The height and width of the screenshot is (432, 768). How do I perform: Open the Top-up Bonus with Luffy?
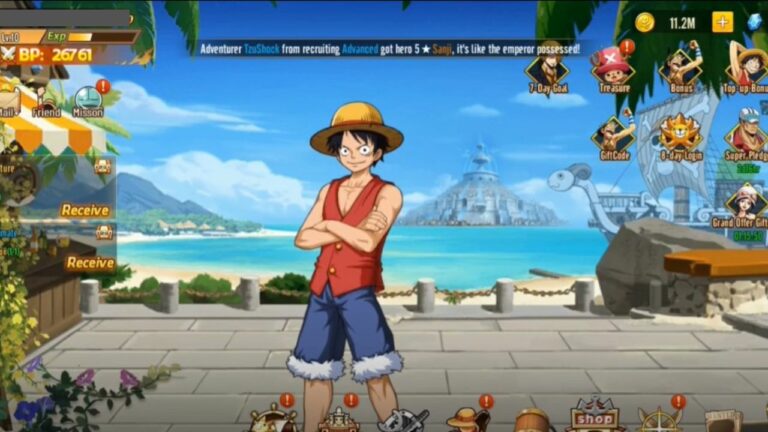click(746, 67)
